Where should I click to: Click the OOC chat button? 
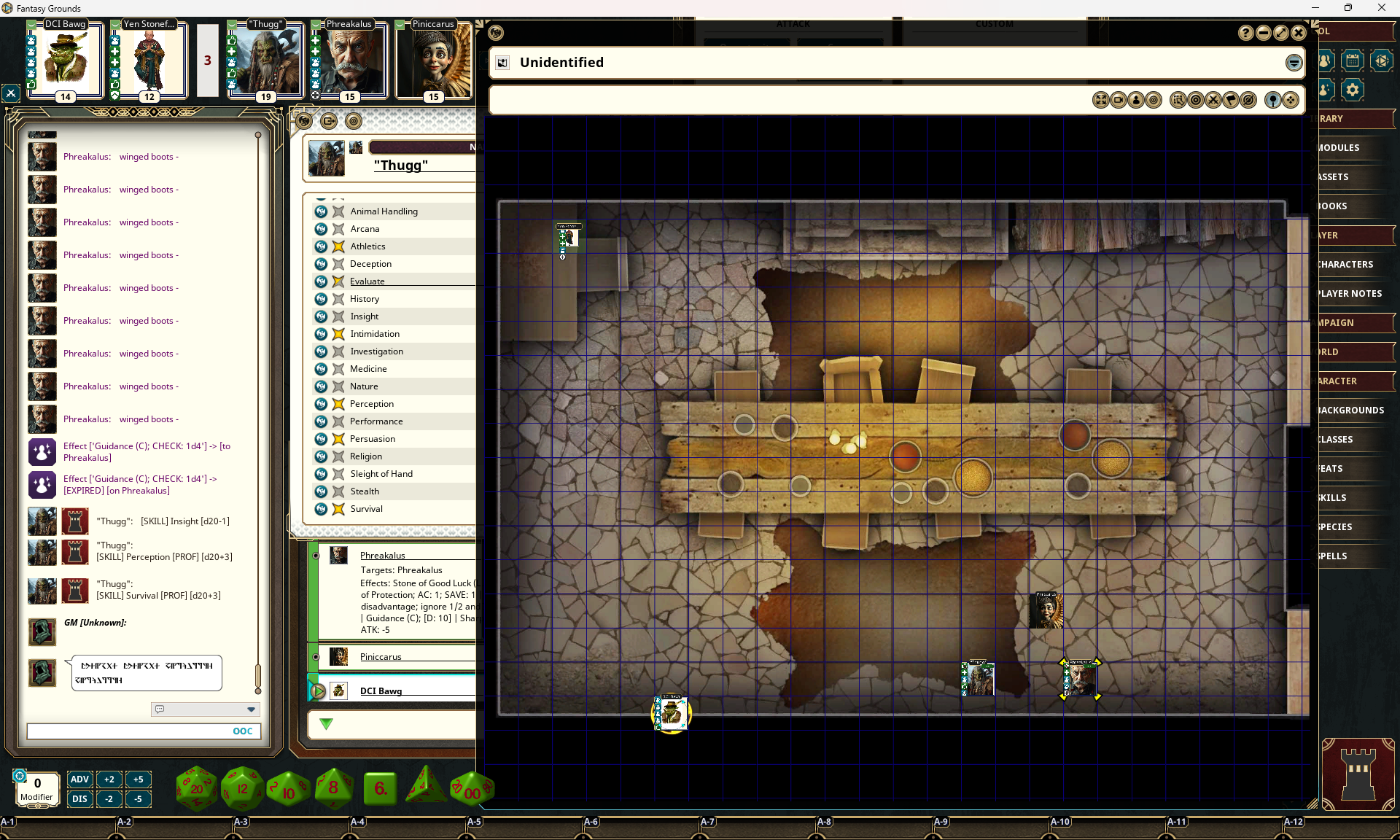coord(242,731)
